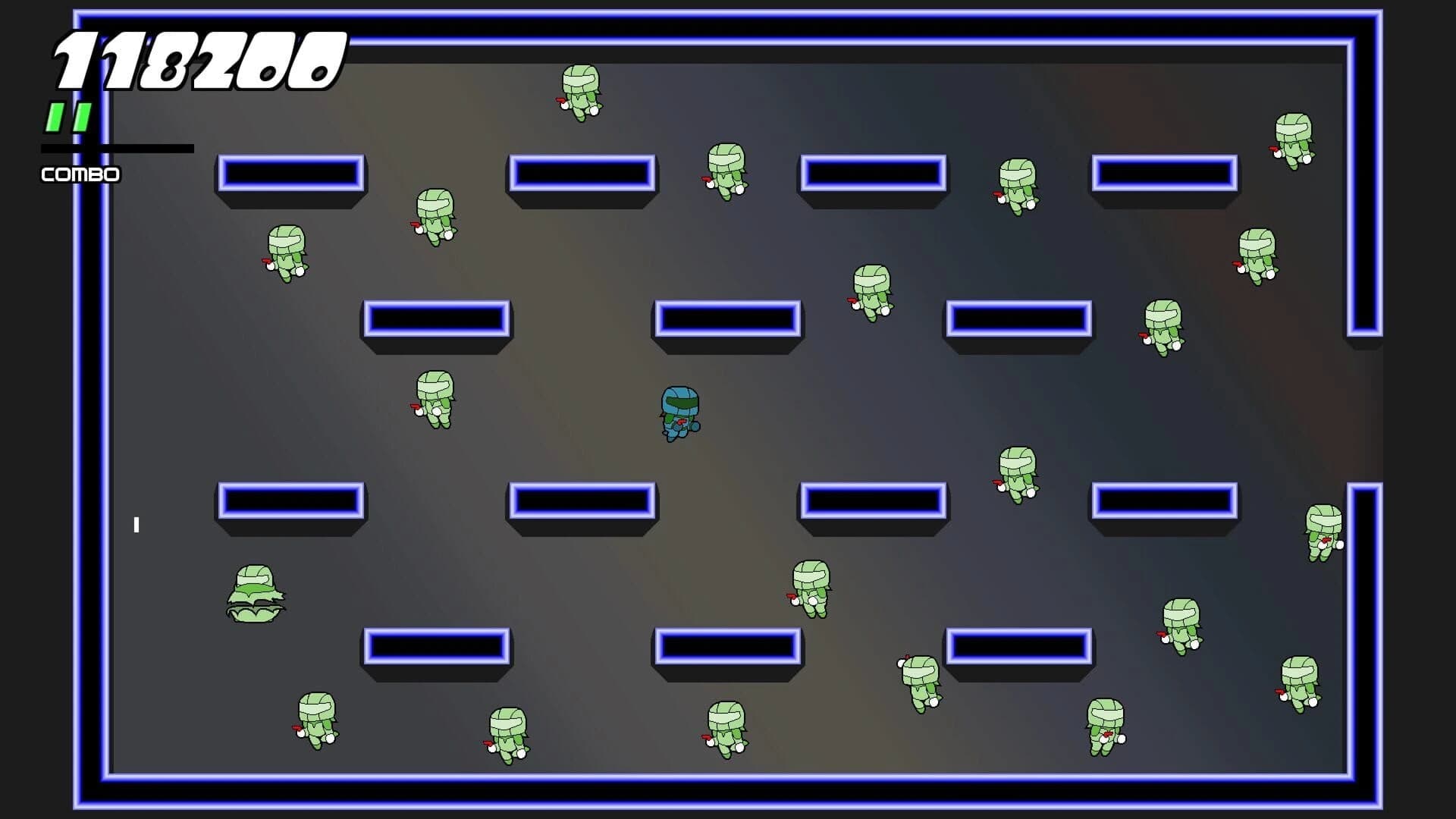Click the squashed zombie sprite on the left
1456x819 pixels.
pyautogui.click(x=256, y=595)
